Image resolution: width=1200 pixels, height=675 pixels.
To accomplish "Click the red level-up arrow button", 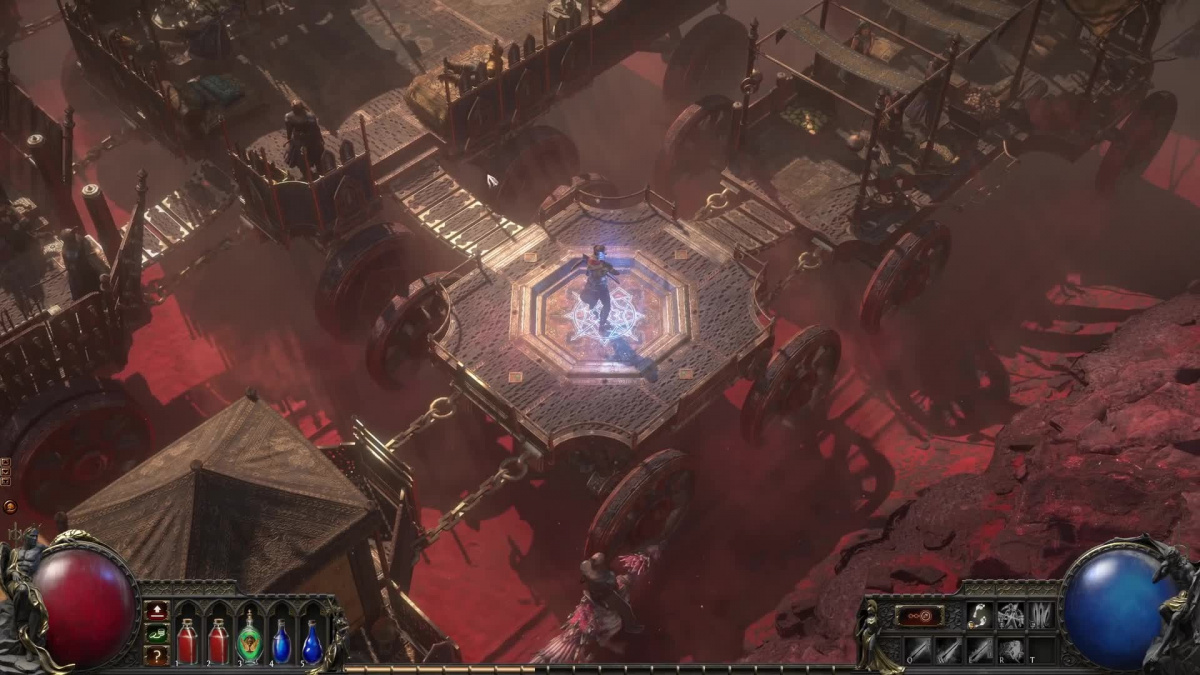I will coord(157,610).
